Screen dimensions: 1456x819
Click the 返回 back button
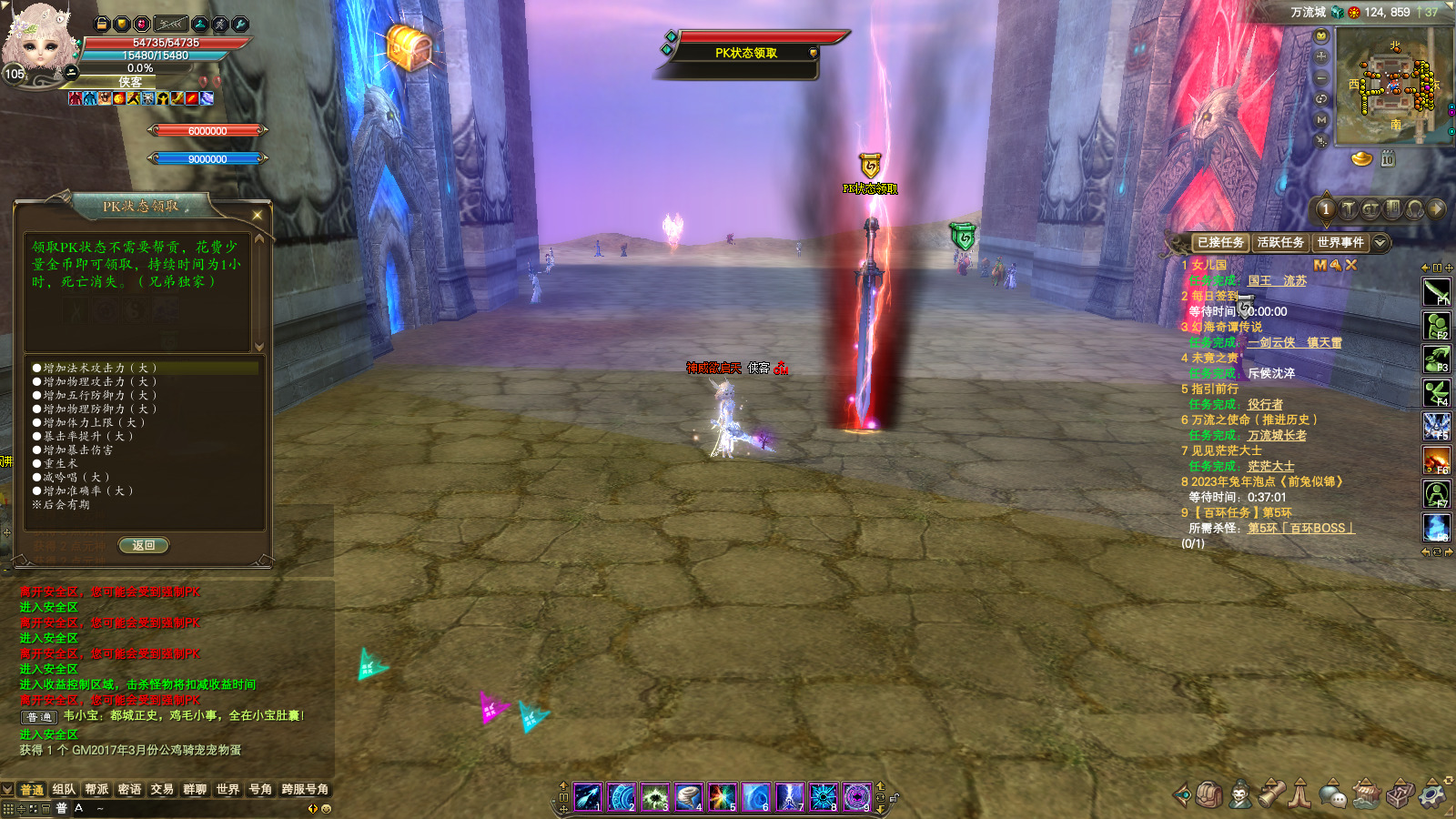click(x=144, y=546)
